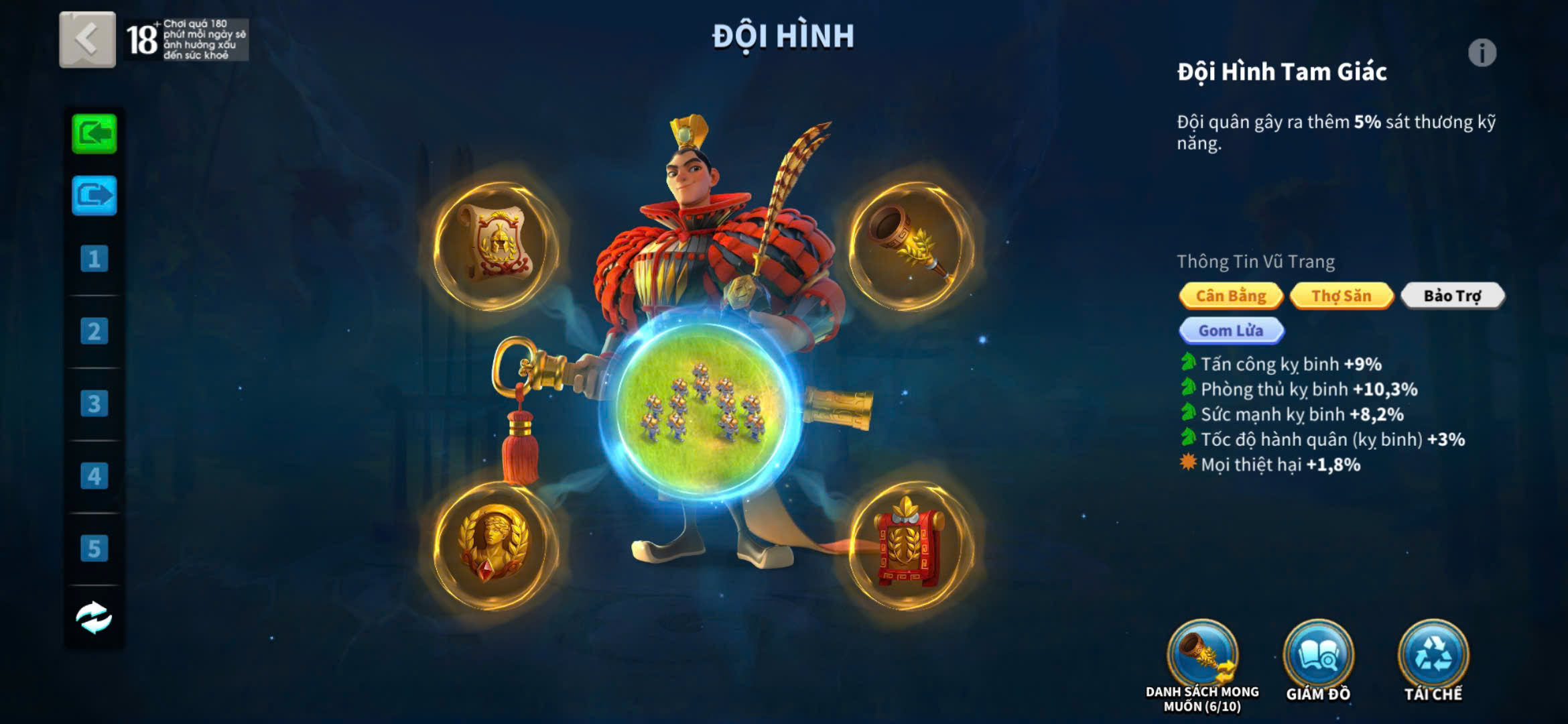The height and width of the screenshot is (724, 1568).
Task: Click the Cân Bằng attribute tag
Action: 1231,296
